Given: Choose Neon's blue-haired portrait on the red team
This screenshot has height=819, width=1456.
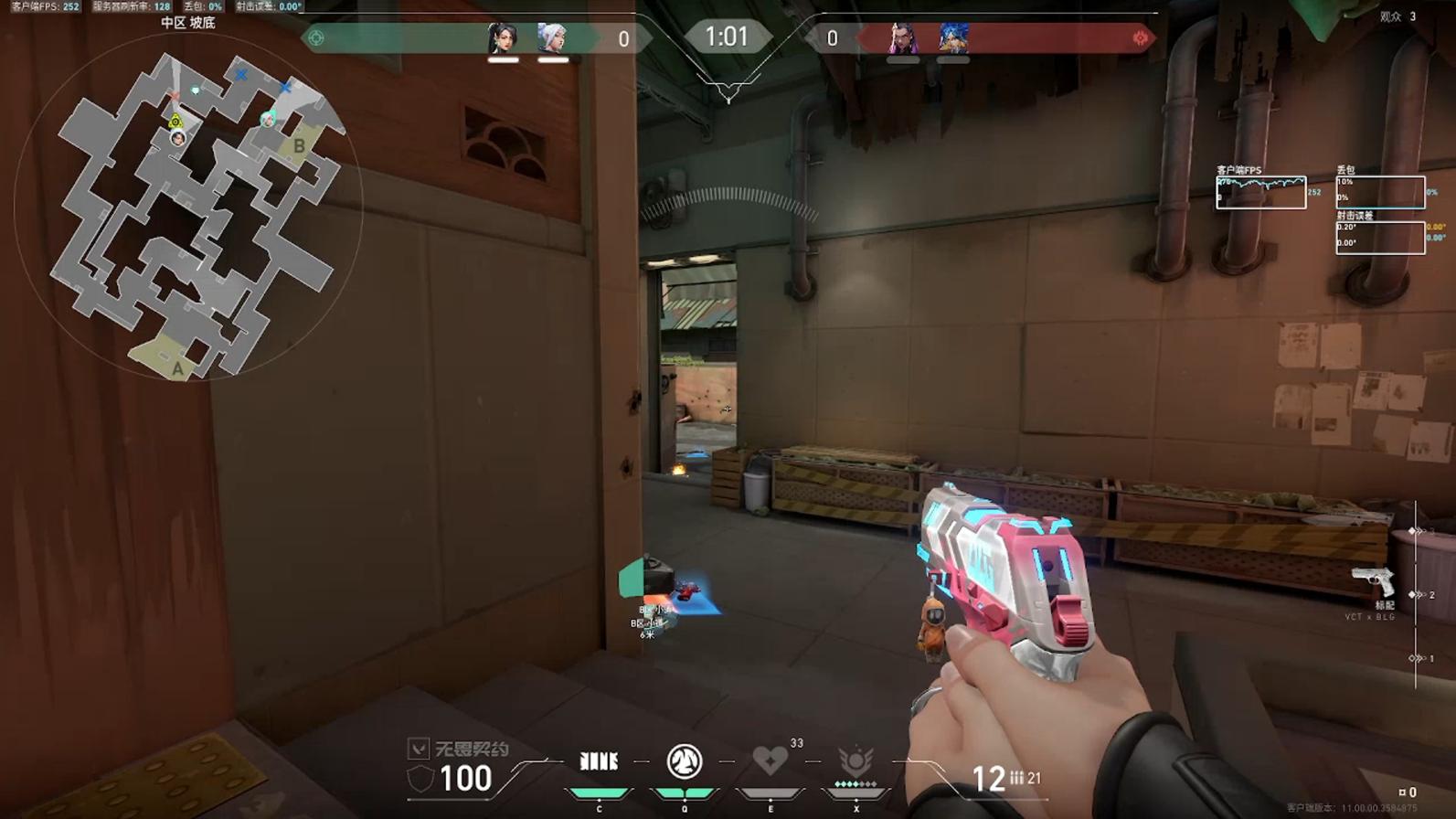Looking at the screenshot, I should pos(952,38).
